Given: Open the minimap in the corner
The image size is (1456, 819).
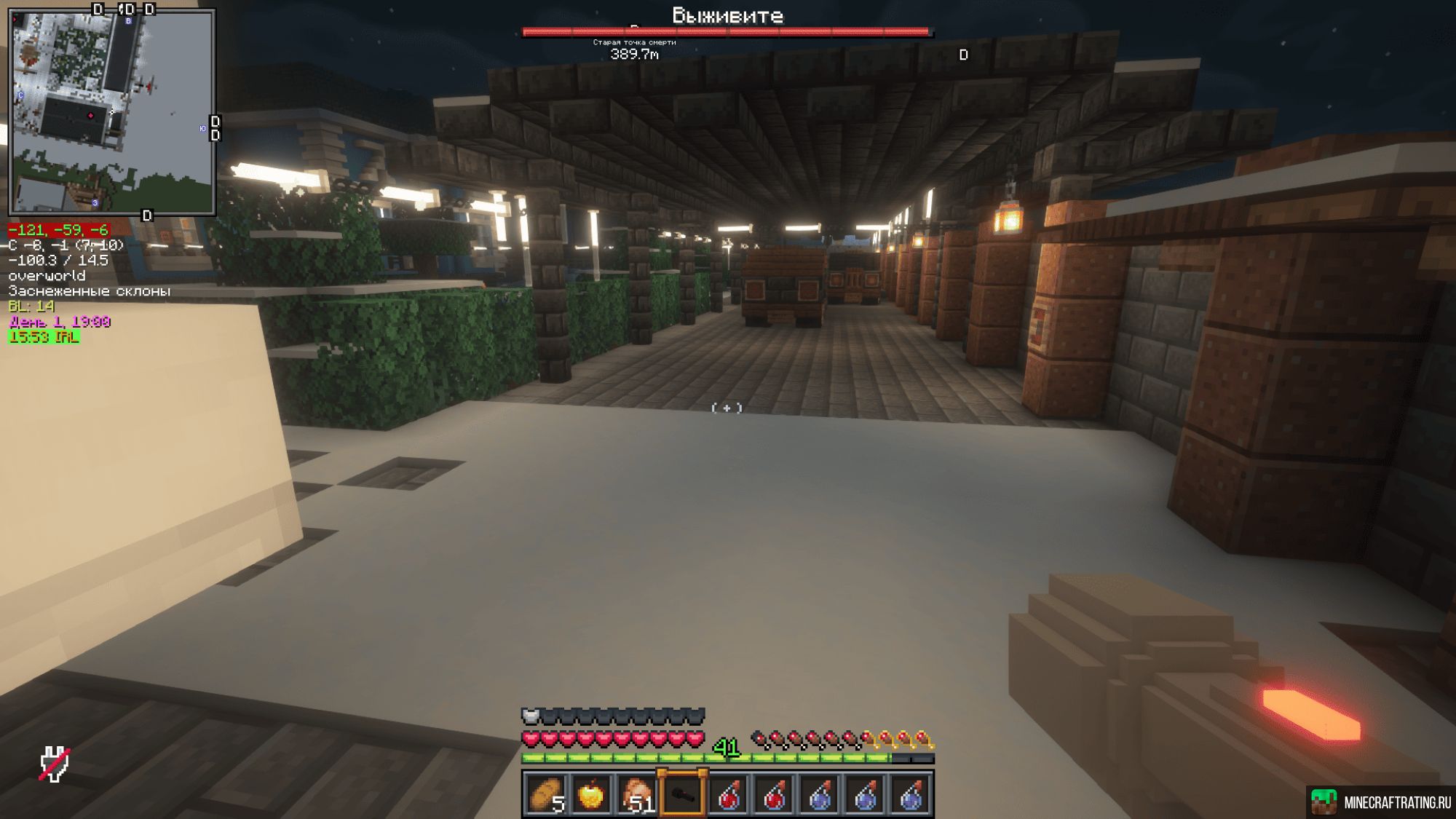Looking at the screenshot, I should pos(112,112).
